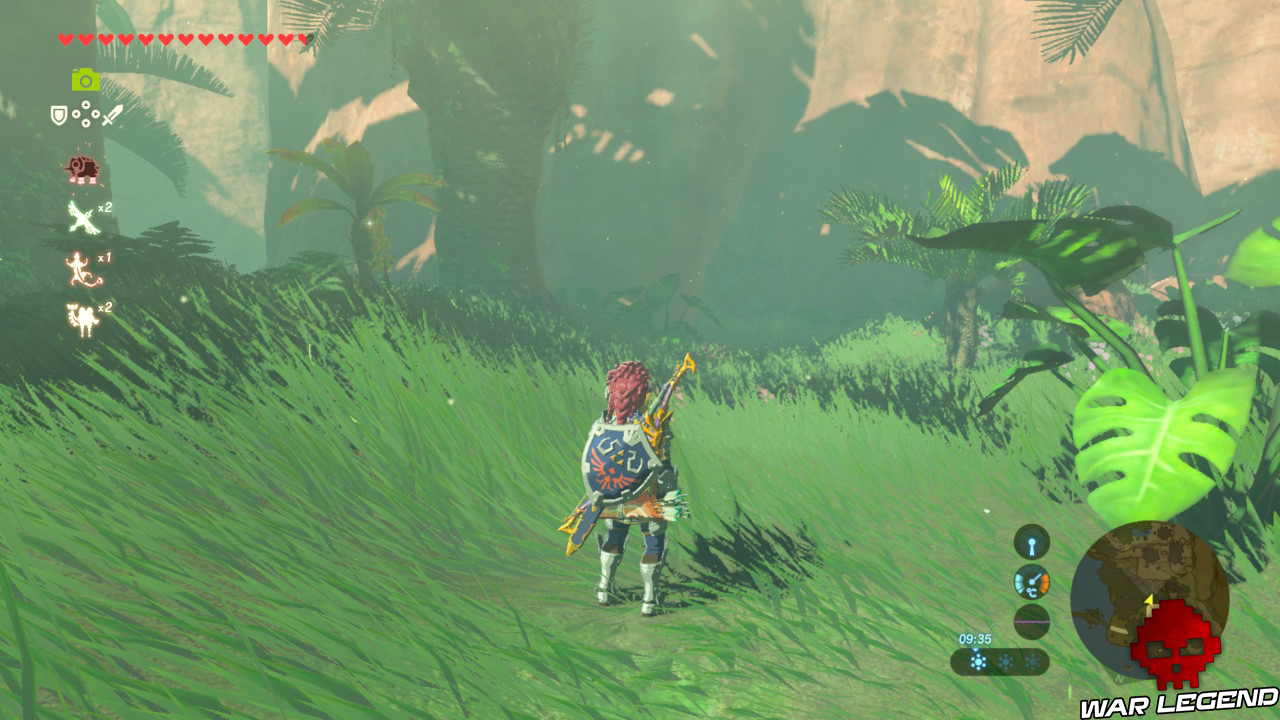Click the yellow player arrow on the minimap

(1148, 599)
